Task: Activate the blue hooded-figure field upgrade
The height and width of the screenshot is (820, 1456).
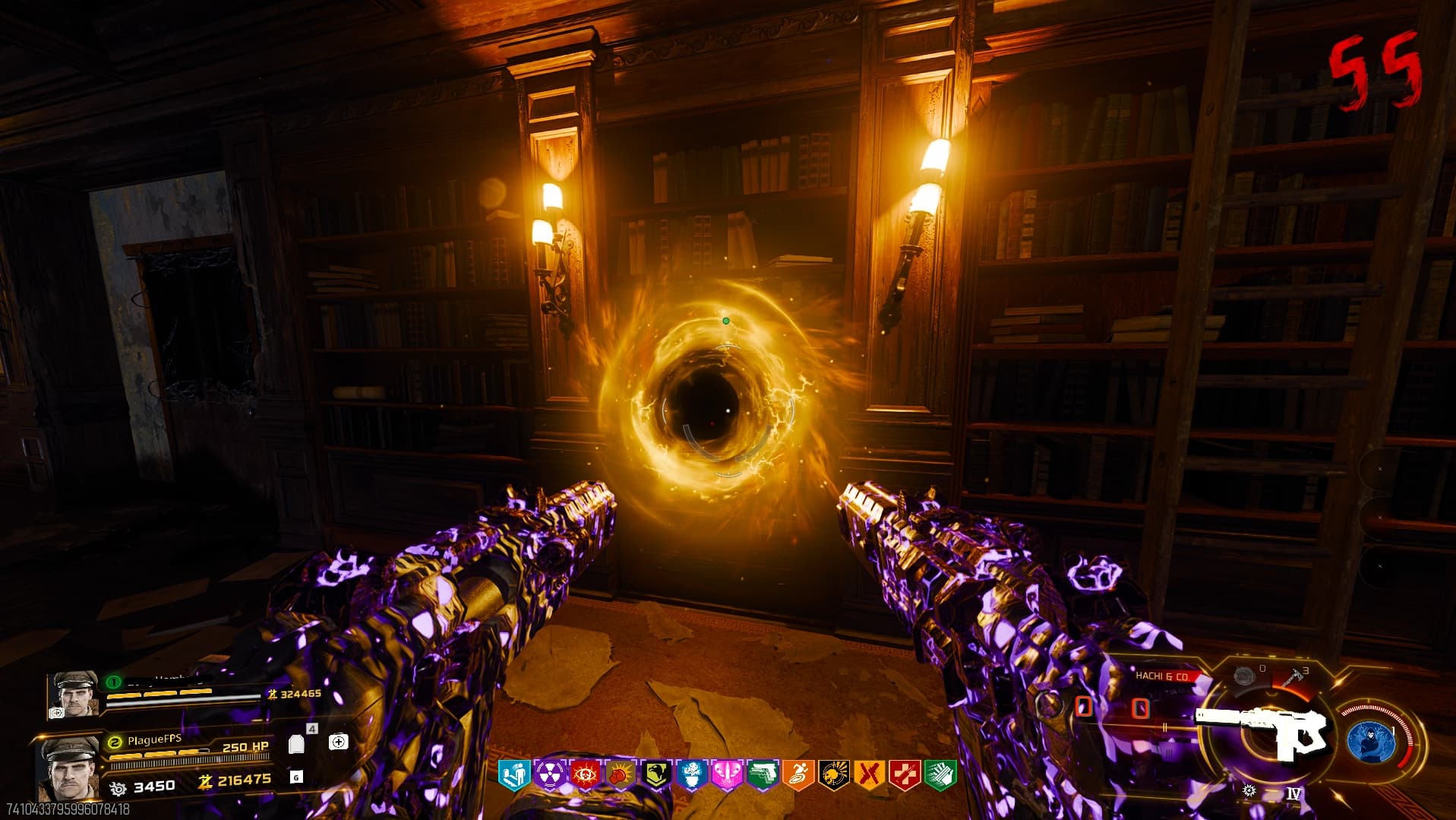Action: coord(1370,739)
